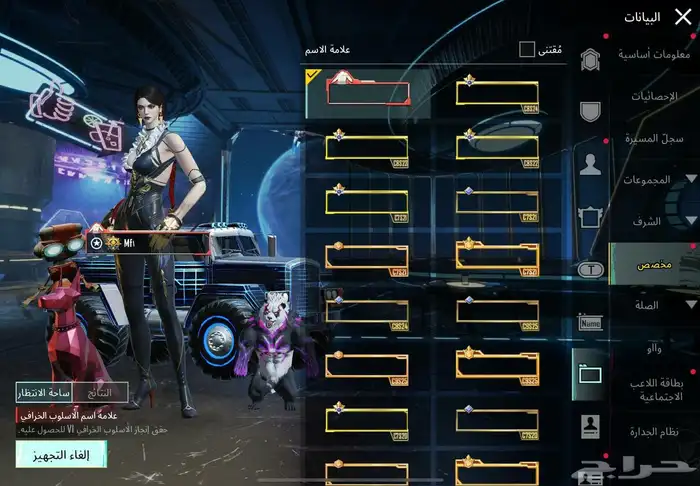This screenshot has width=700, height=486.
Task: Open سجل المسيرة career record
Action: coord(655,138)
